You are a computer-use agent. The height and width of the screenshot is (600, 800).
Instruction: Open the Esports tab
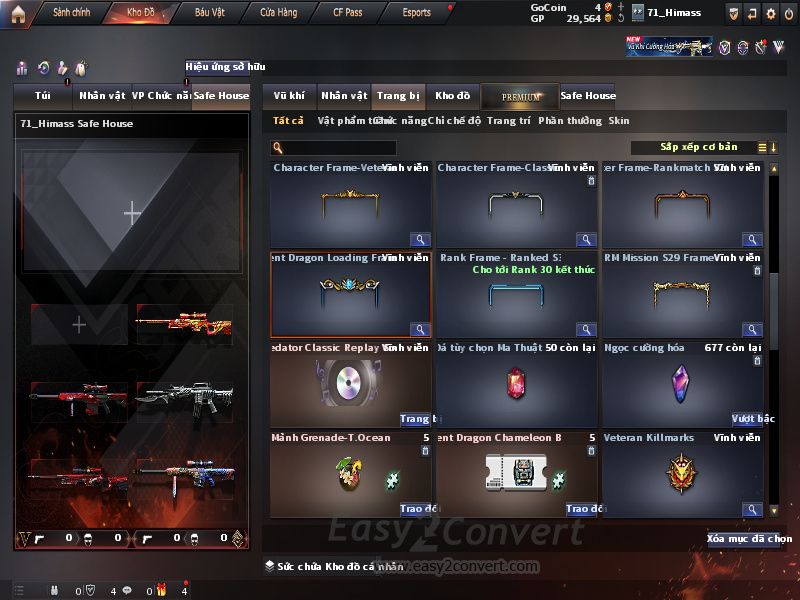click(416, 13)
